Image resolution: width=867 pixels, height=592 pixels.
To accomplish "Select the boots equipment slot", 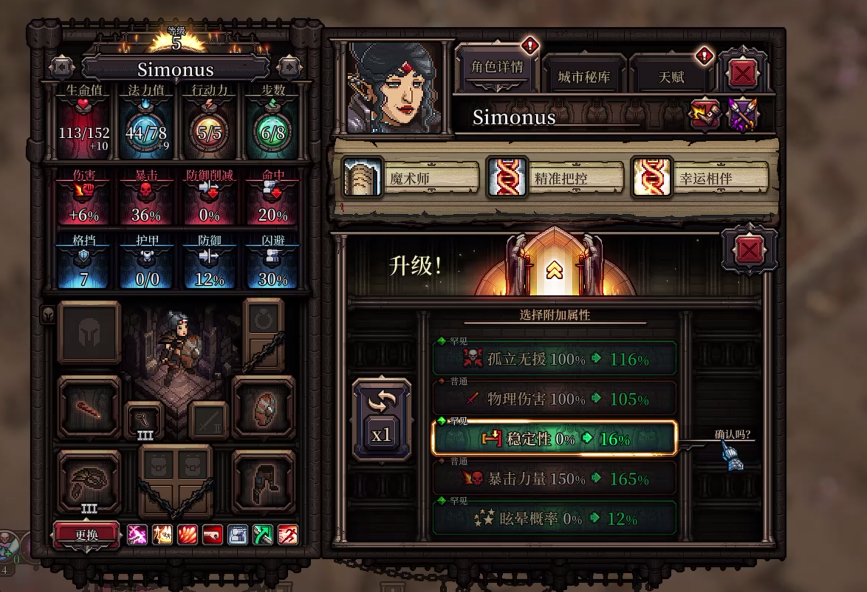I will (x=263, y=481).
